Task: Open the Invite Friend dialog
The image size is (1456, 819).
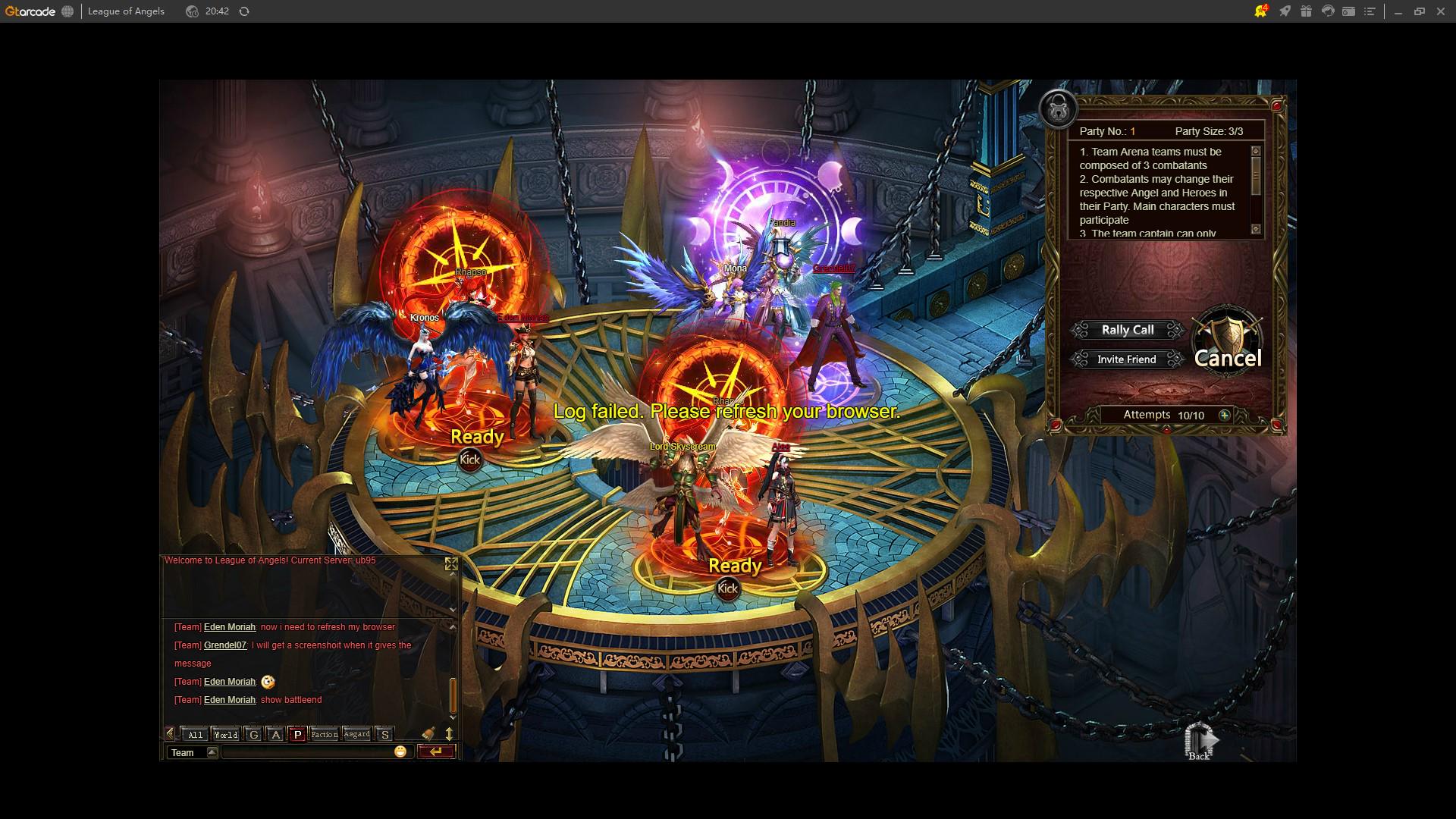Action: 1126,359
